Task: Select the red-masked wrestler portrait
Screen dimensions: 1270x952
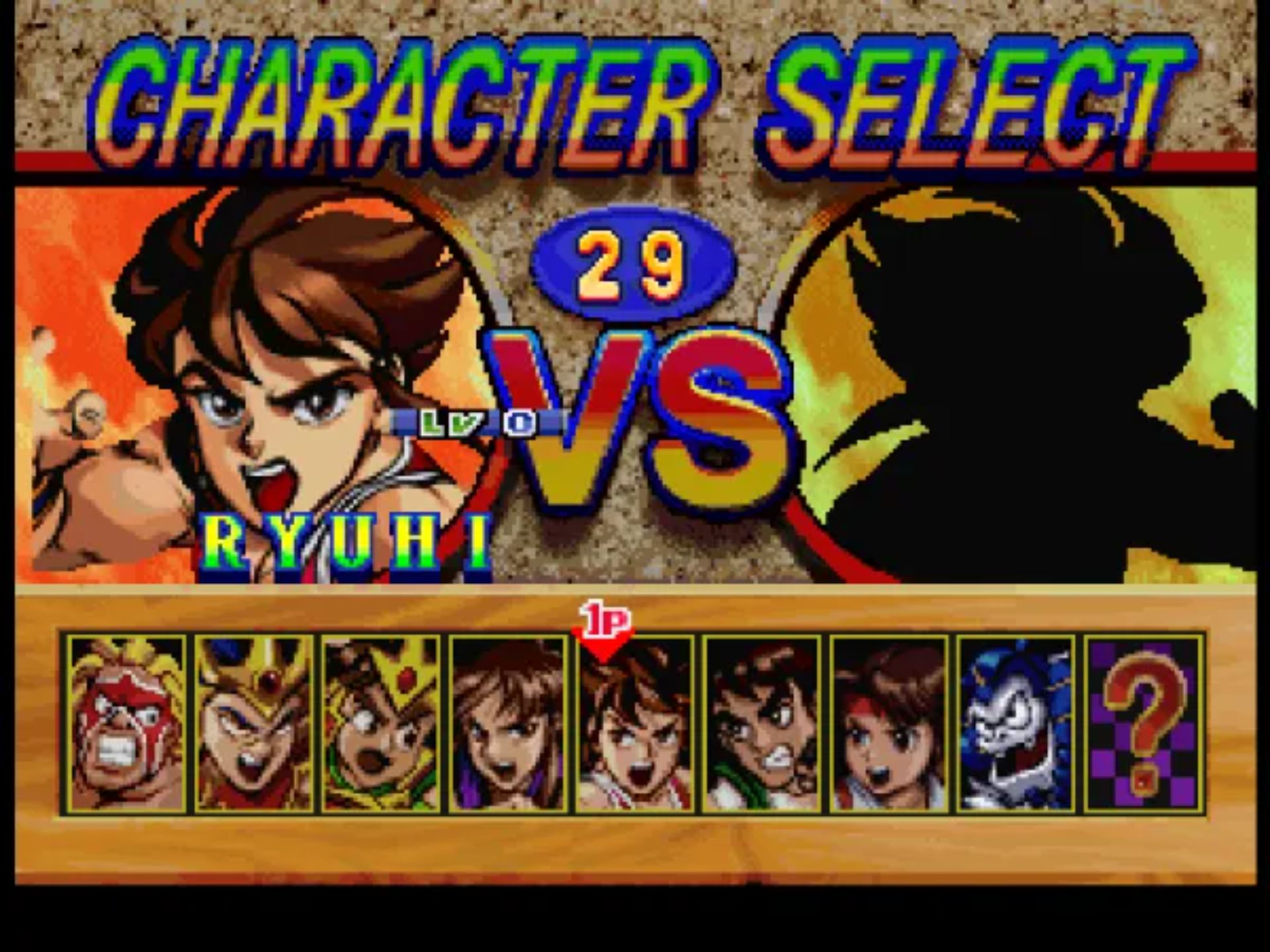Action: coord(126,724)
